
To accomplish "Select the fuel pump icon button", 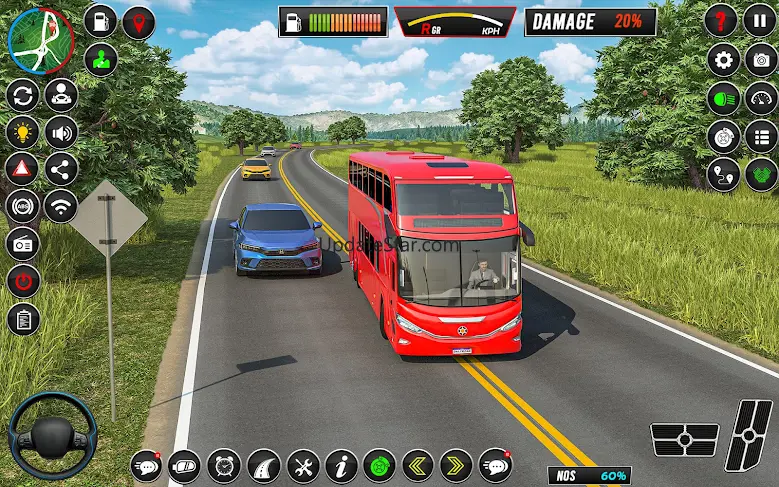I will [100, 21].
